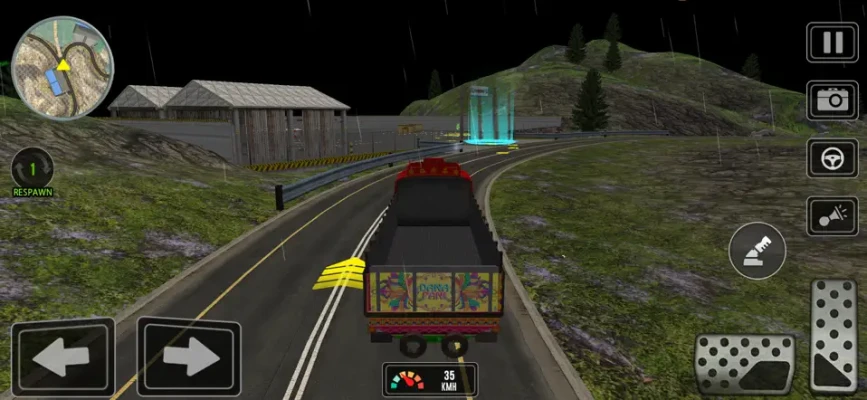Respawn the truck
867x400 pixels.
(33, 170)
